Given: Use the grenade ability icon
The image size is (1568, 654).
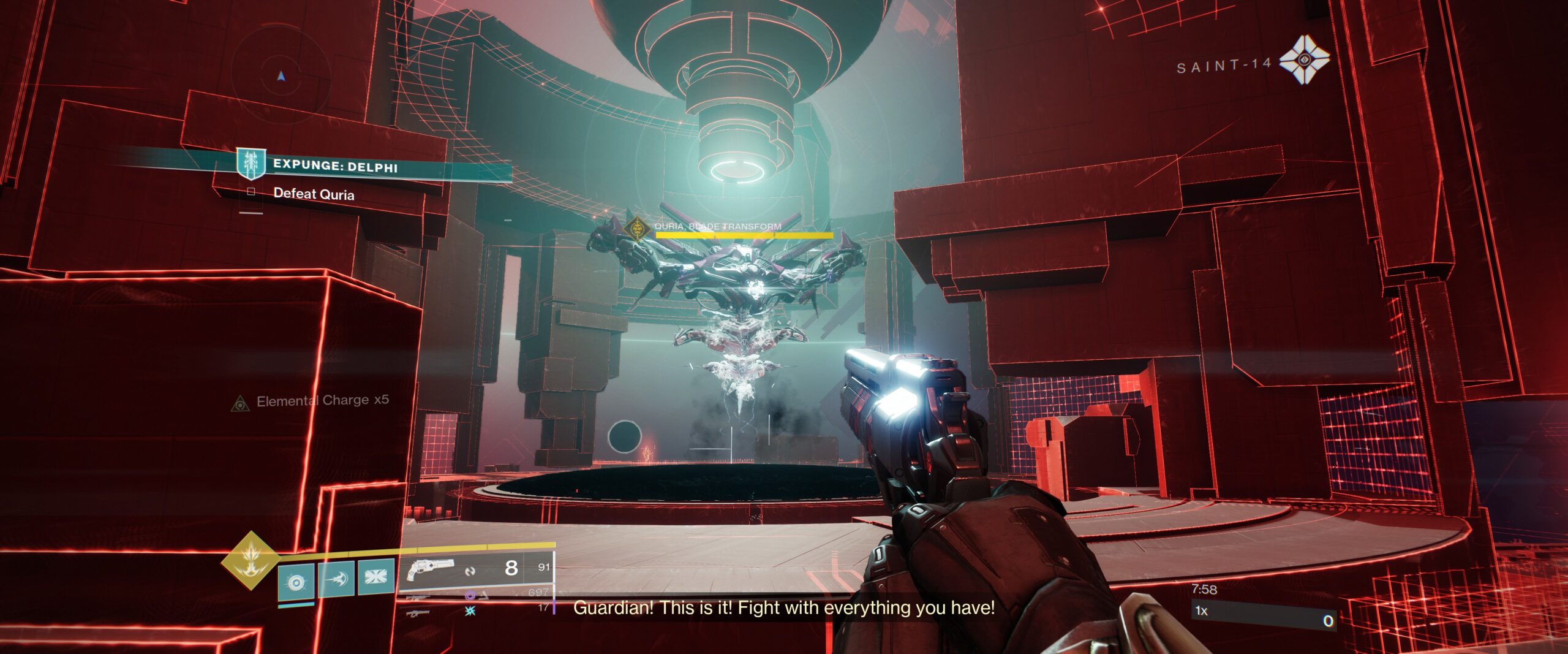Looking at the screenshot, I should pos(296,580).
